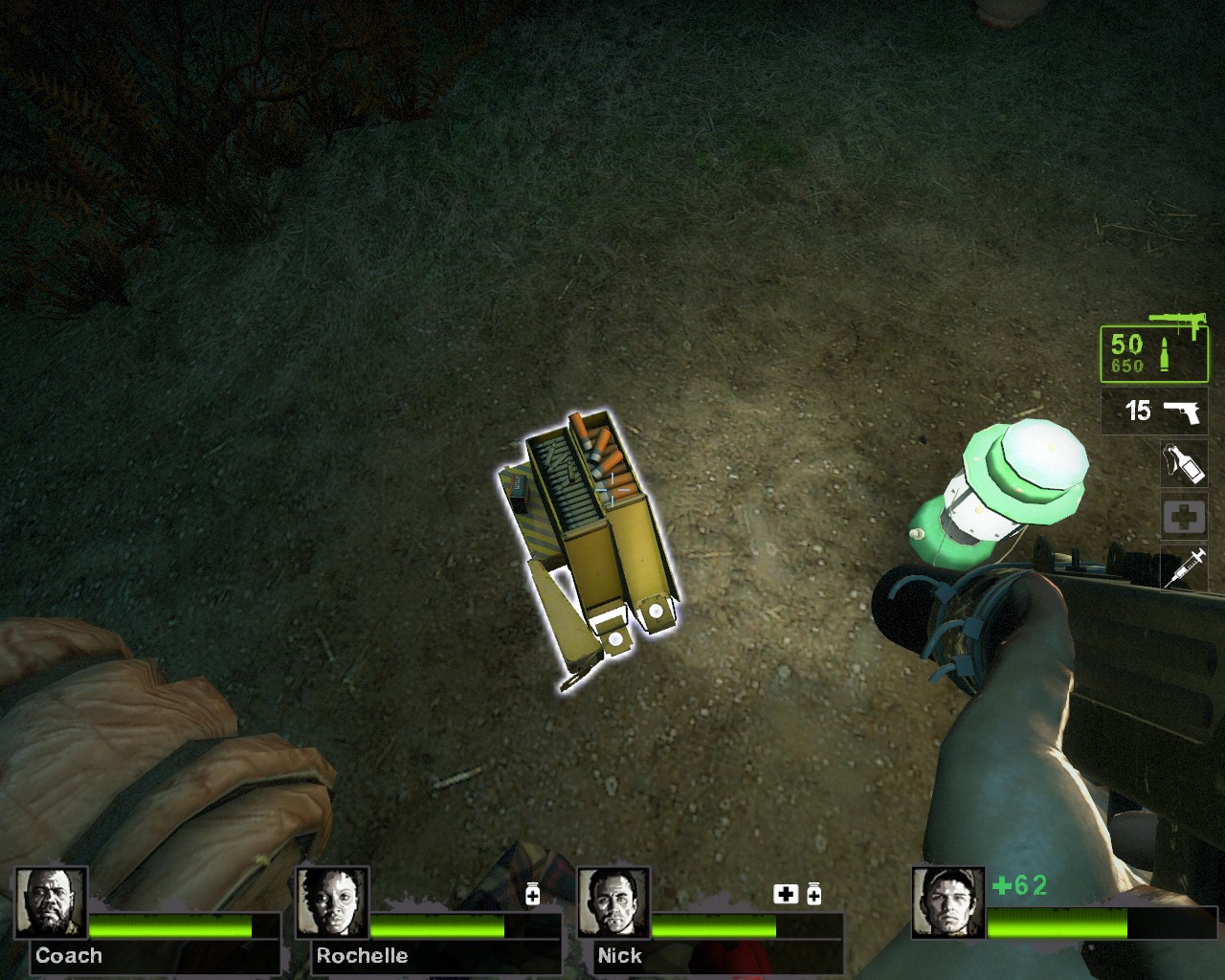Click your own survivor portrait with cap
This screenshot has width=1225, height=980.
(x=947, y=902)
